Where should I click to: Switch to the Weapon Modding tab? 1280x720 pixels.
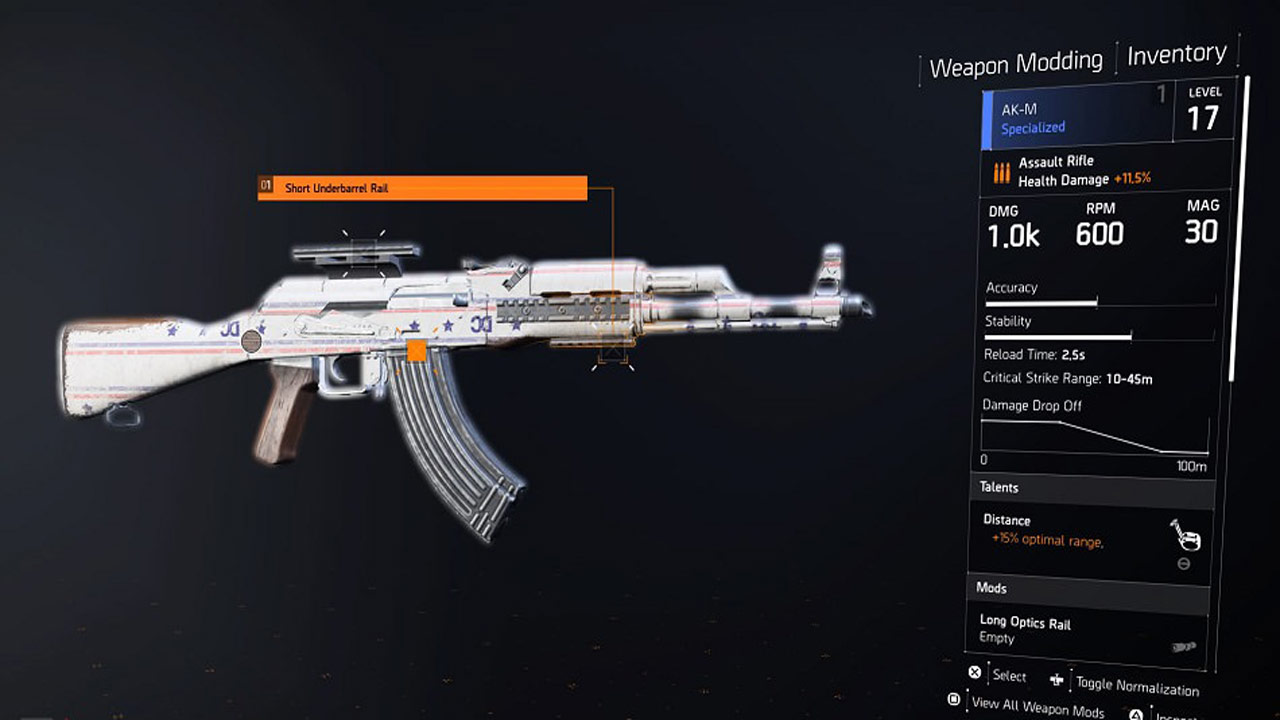(1015, 65)
